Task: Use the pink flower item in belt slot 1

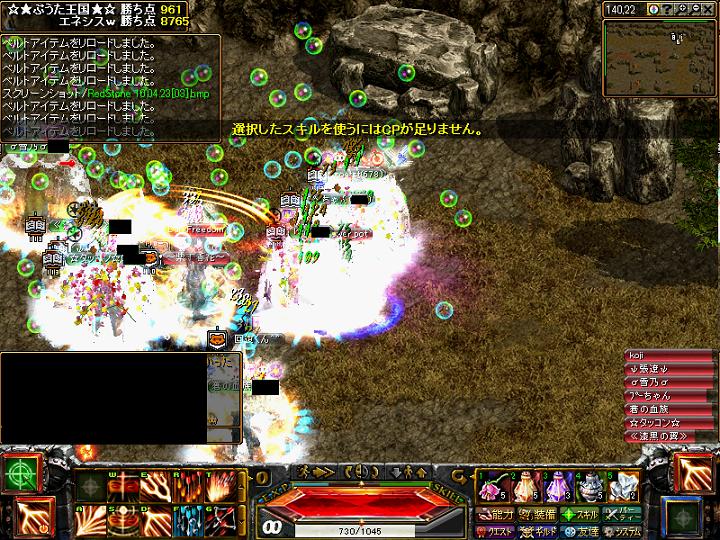Action: [x=491, y=487]
